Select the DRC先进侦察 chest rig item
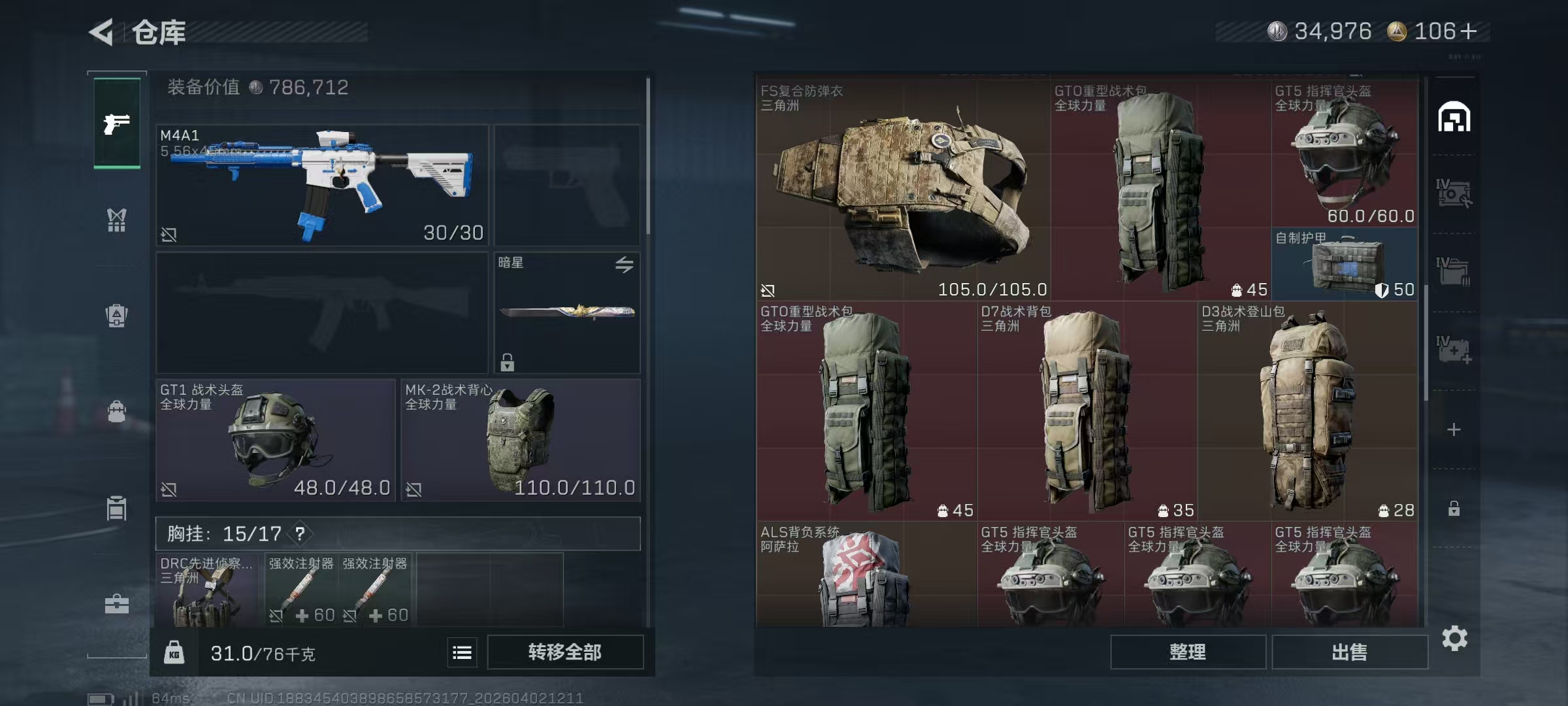 (x=208, y=590)
